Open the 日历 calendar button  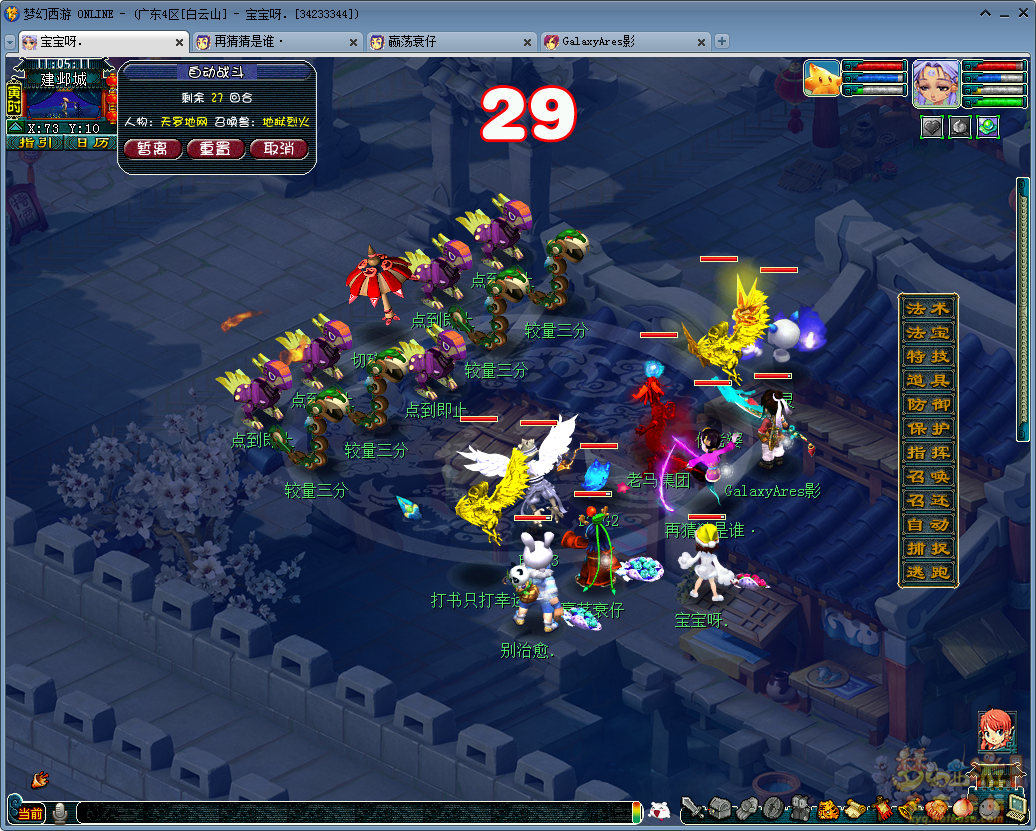pos(92,143)
